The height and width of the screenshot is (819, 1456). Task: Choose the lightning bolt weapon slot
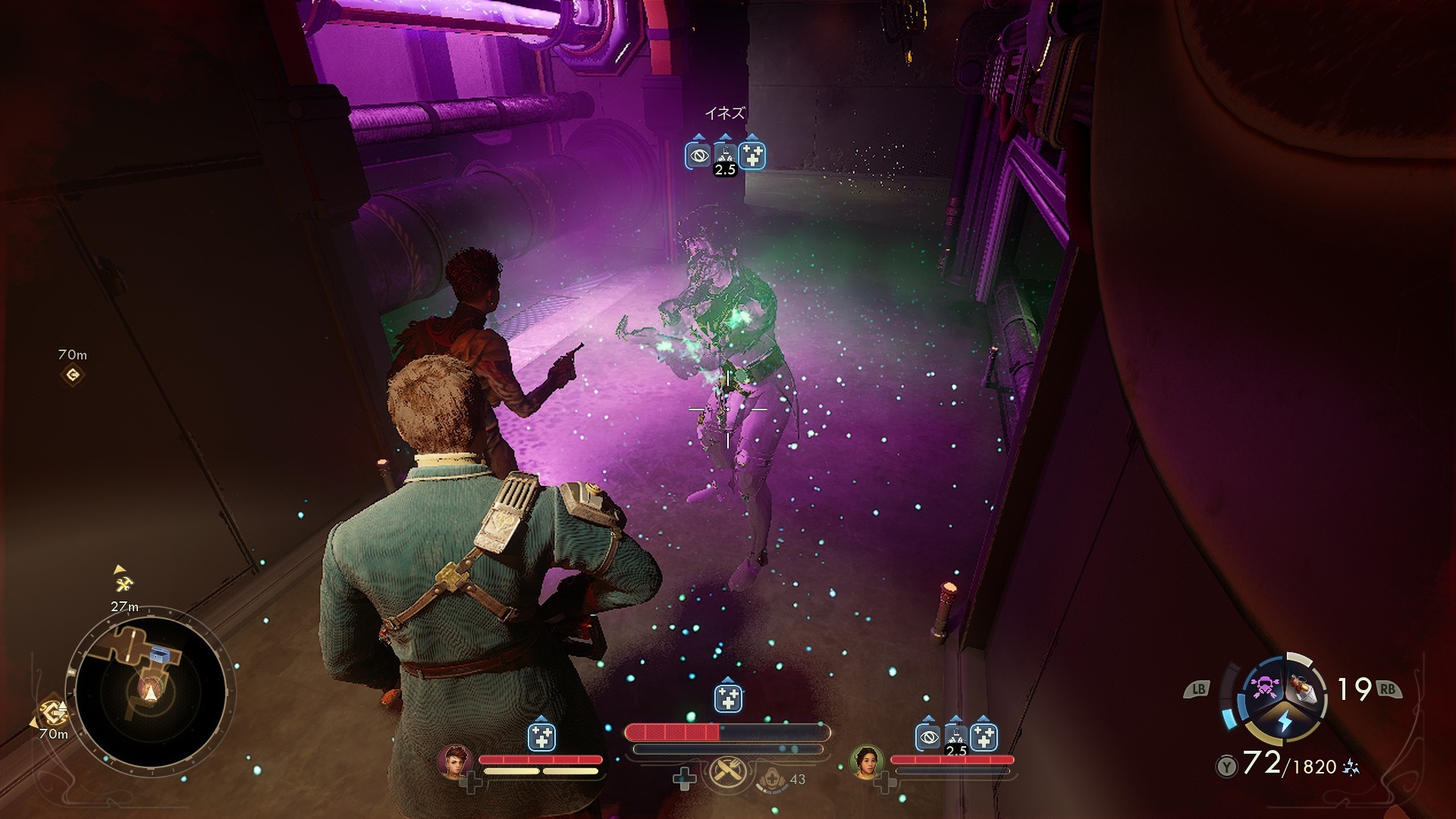(1285, 721)
